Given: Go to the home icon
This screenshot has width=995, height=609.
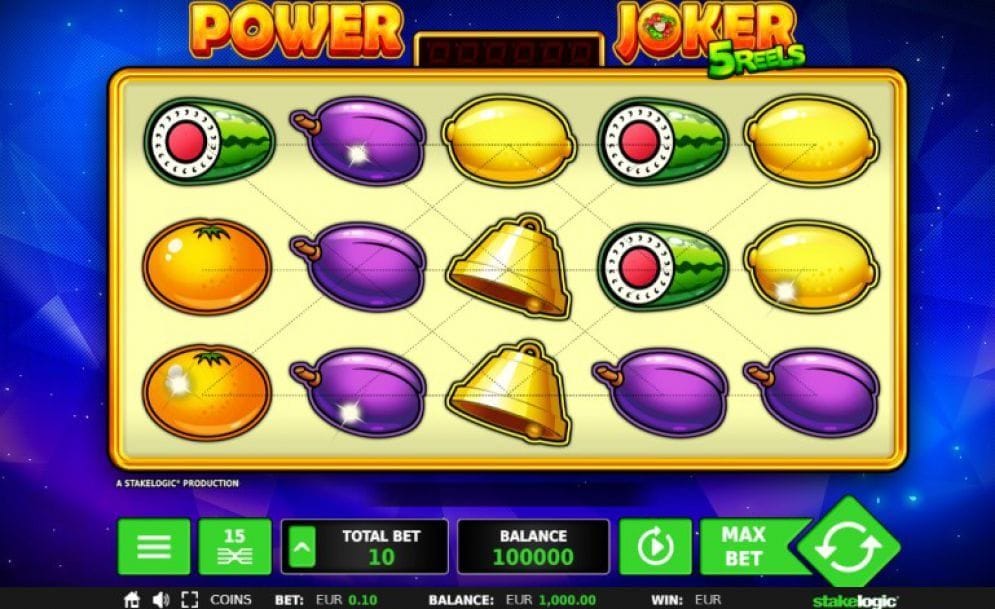Looking at the screenshot, I should [x=132, y=600].
